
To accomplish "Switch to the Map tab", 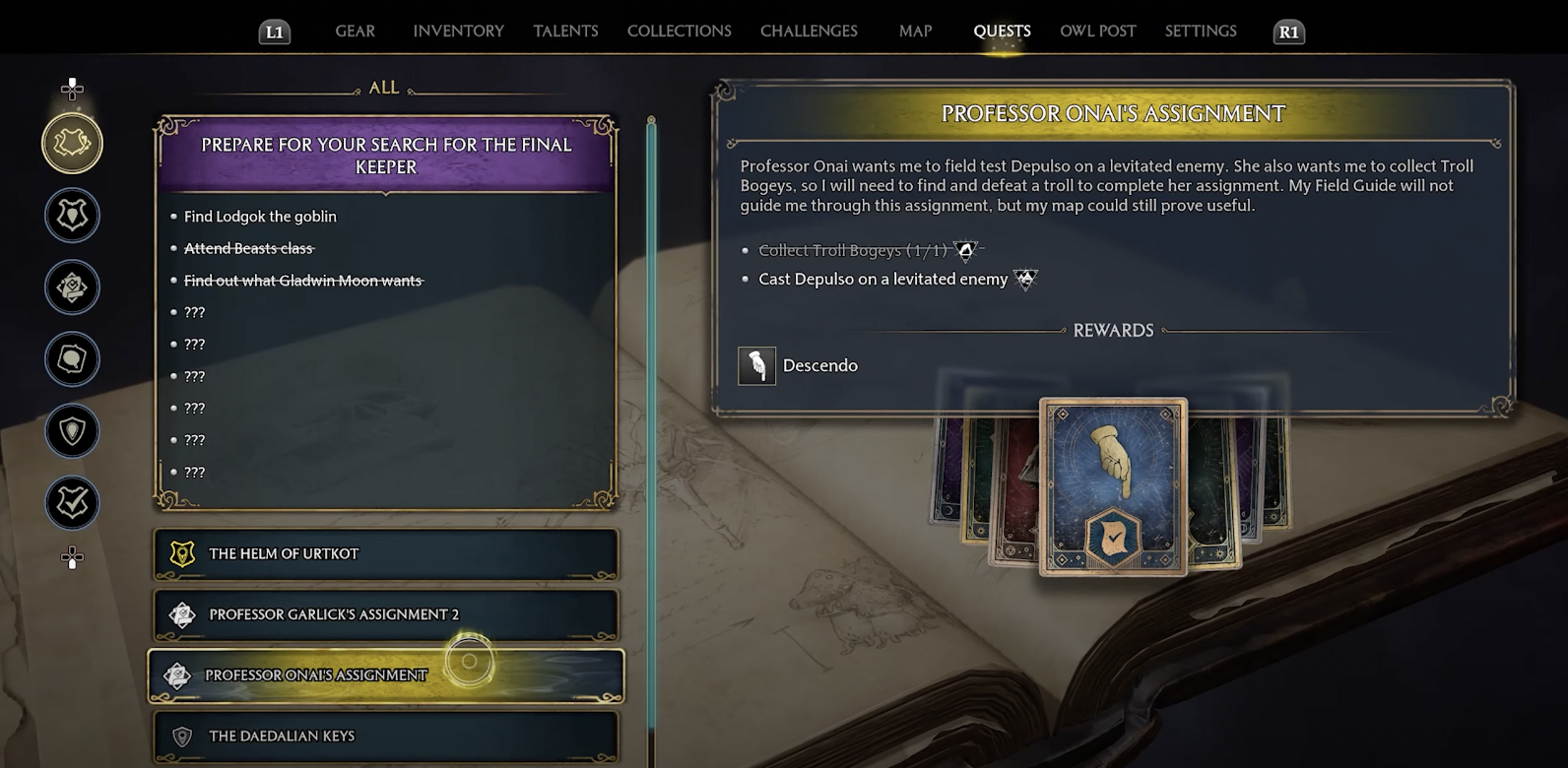I will [x=915, y=32].
